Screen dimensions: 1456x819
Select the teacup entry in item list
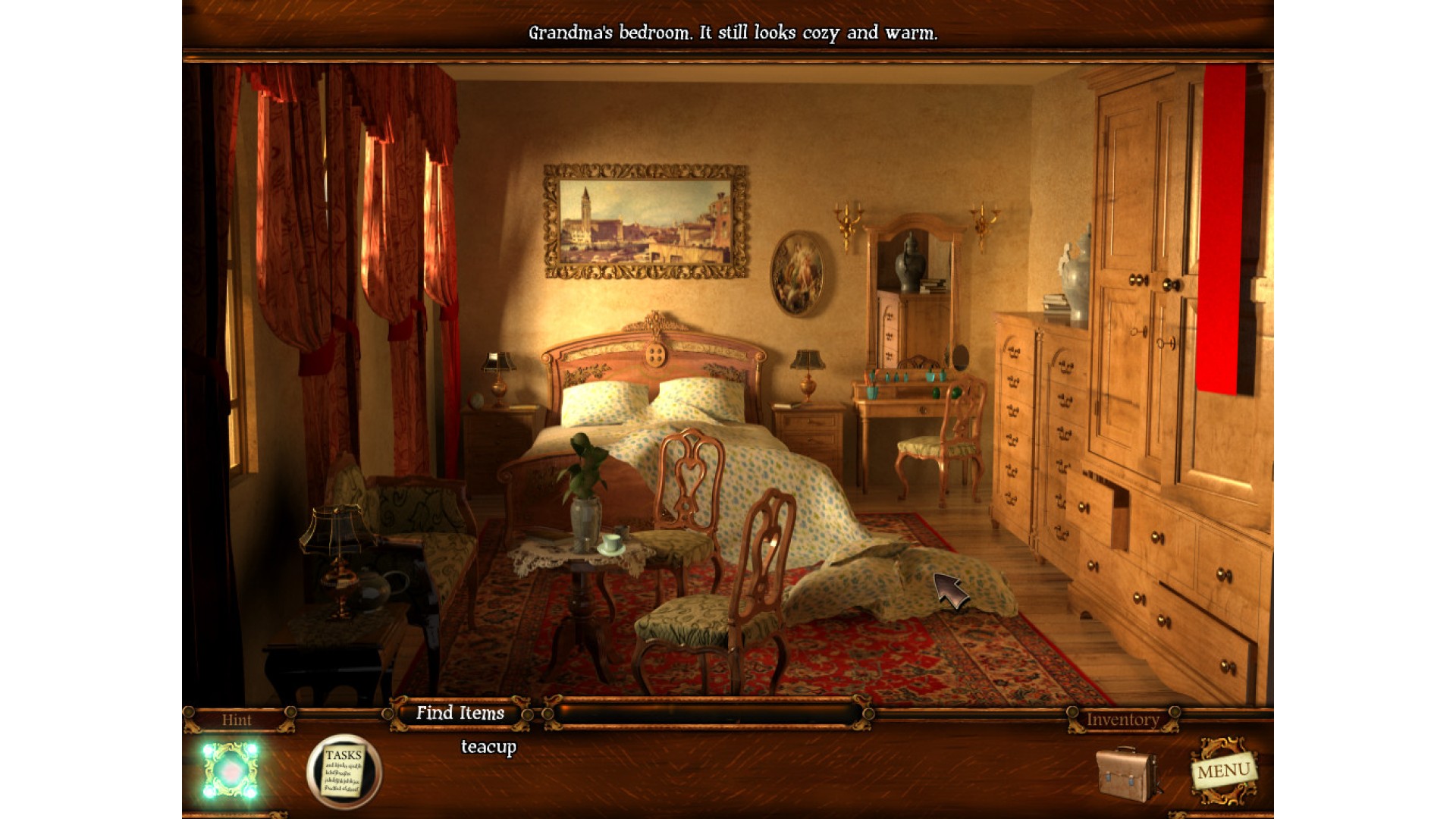(x=488, y=747)
